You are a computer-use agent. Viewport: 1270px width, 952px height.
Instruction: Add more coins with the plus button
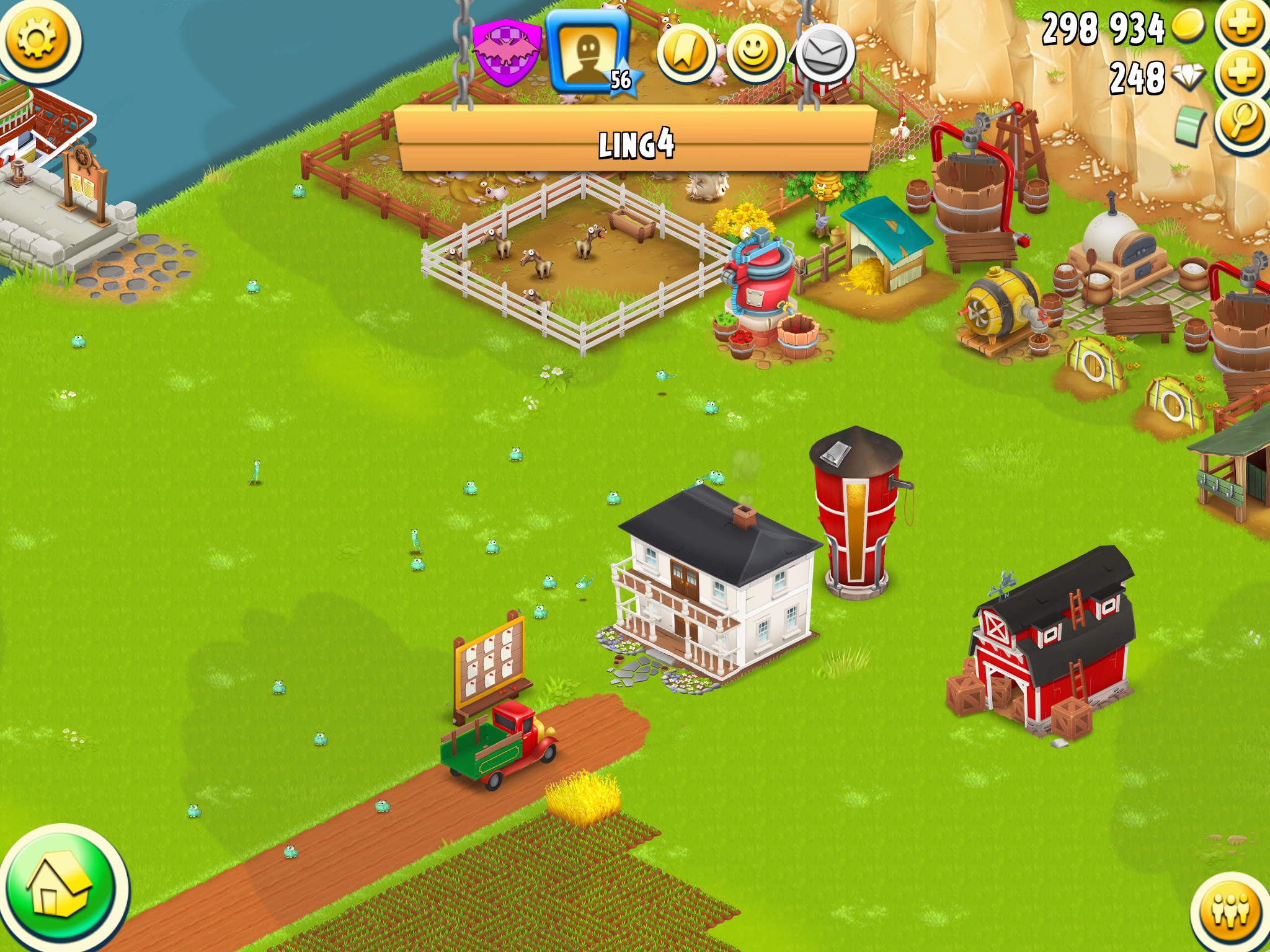[x=1241, y=25]
